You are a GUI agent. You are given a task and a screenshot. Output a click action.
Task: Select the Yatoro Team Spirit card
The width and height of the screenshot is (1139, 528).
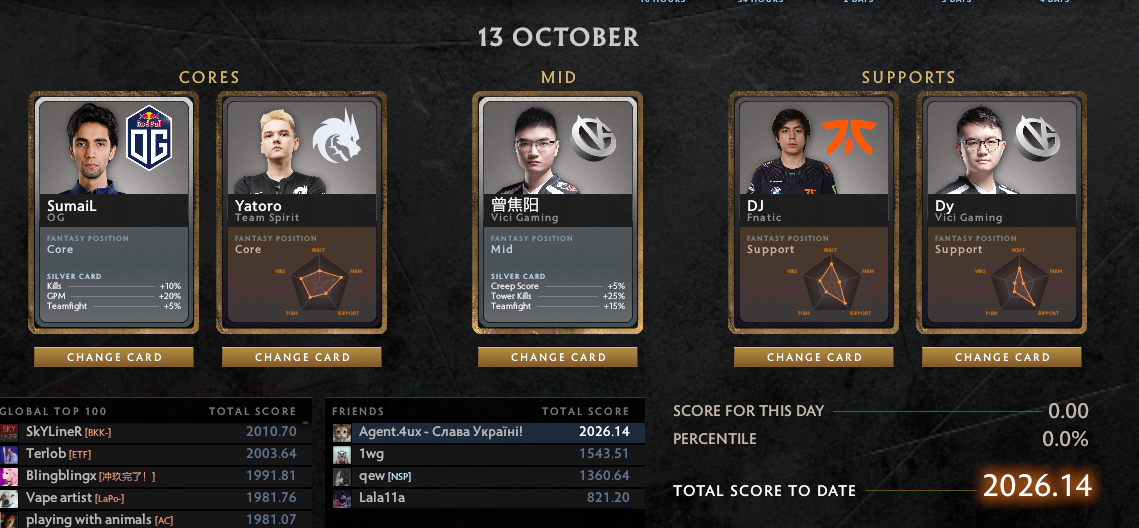tap(302, 212)
